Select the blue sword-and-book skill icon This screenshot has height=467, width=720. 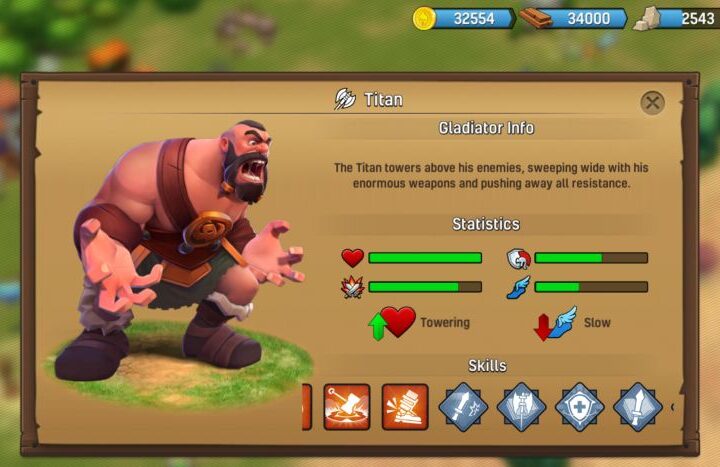637,407
